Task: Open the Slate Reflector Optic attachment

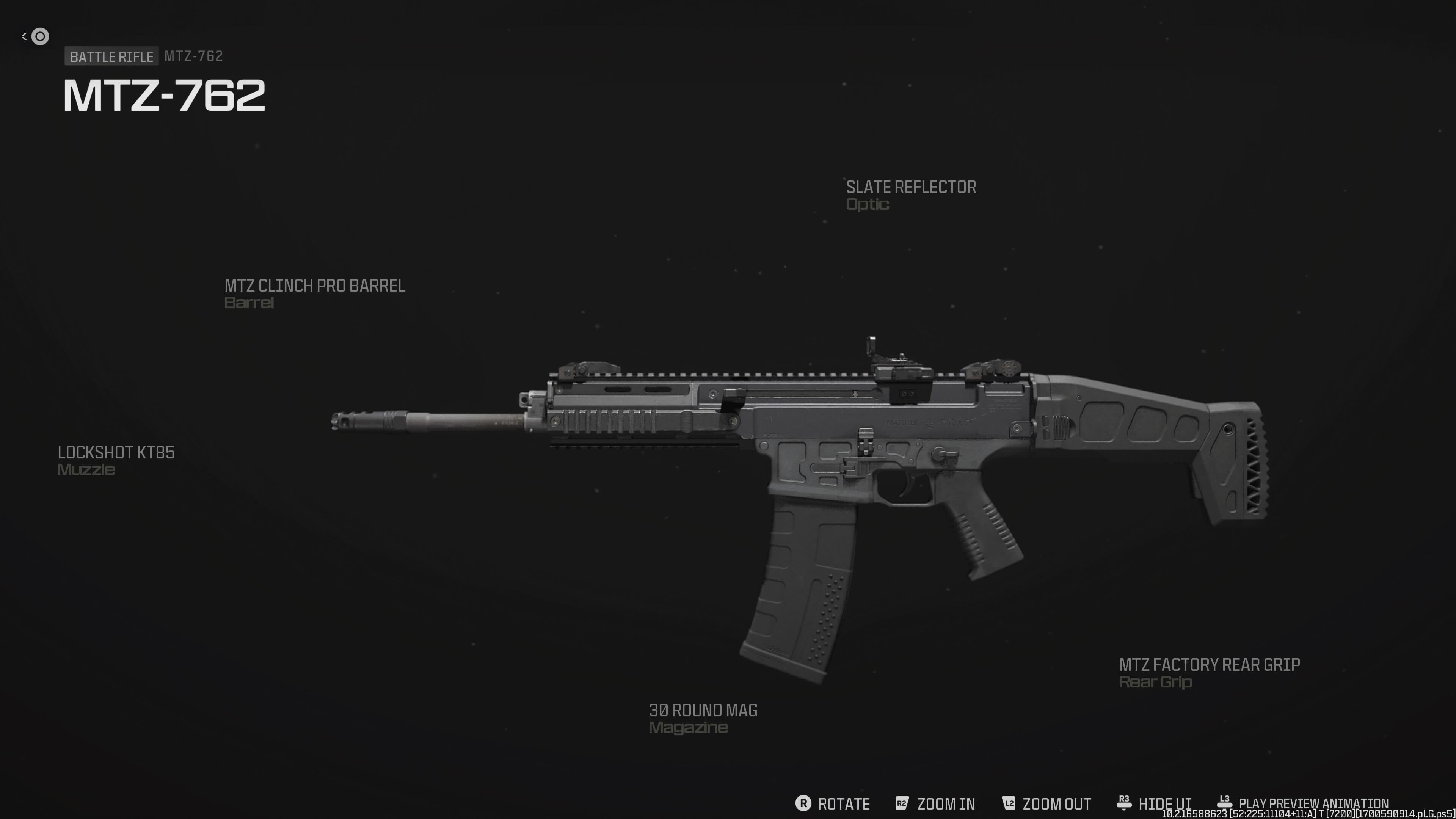Action: [x=910, y=195]
